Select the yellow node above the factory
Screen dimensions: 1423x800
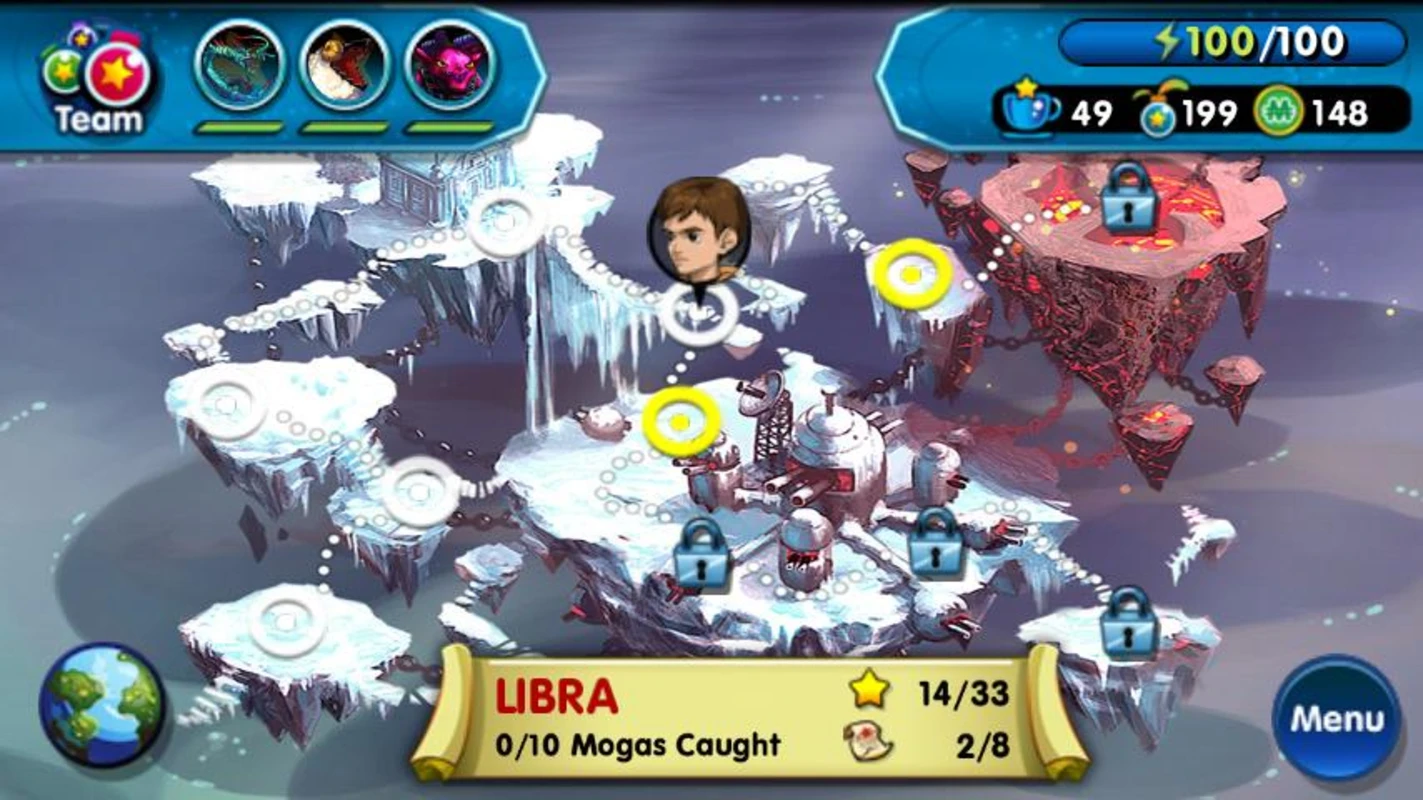point(679,424)
